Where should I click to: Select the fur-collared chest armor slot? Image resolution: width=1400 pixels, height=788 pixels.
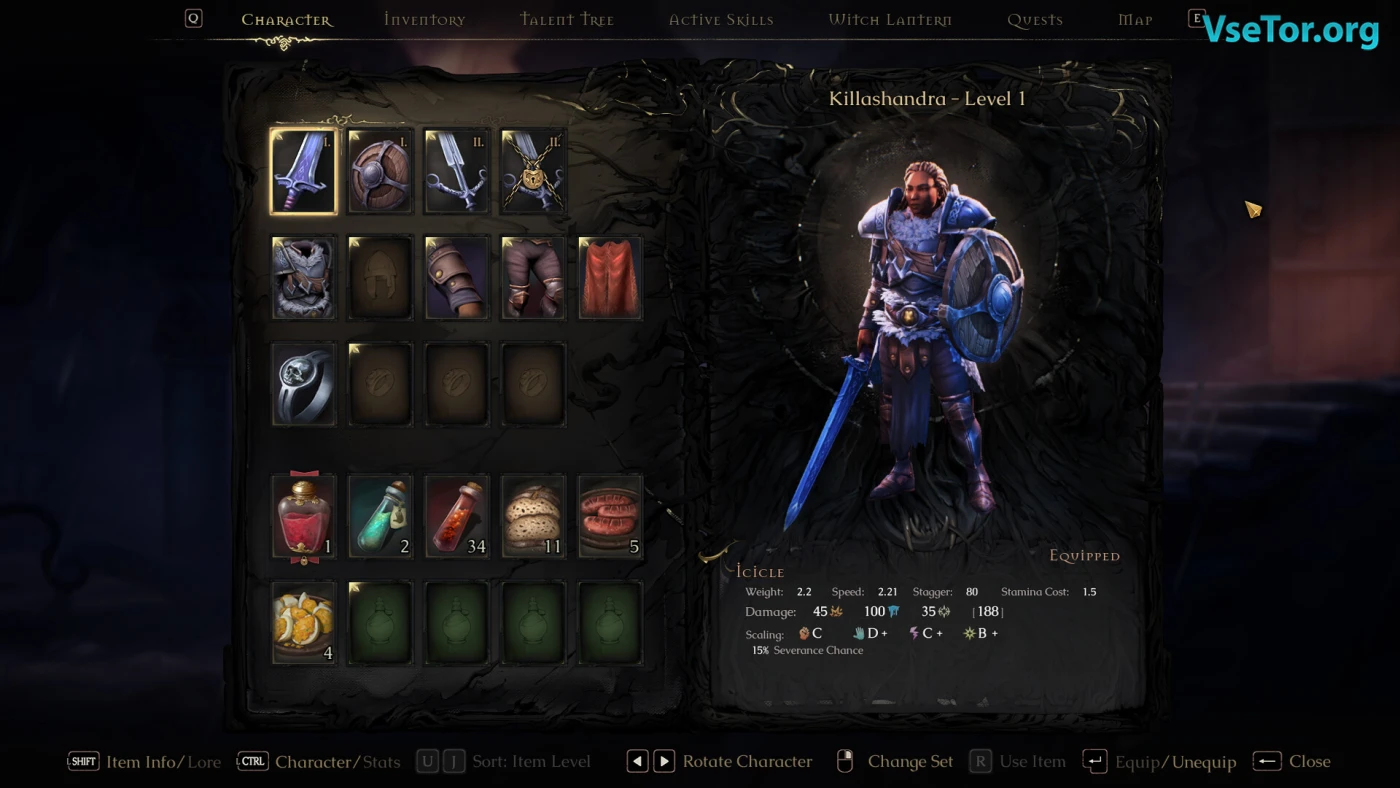tap(304, 277)
